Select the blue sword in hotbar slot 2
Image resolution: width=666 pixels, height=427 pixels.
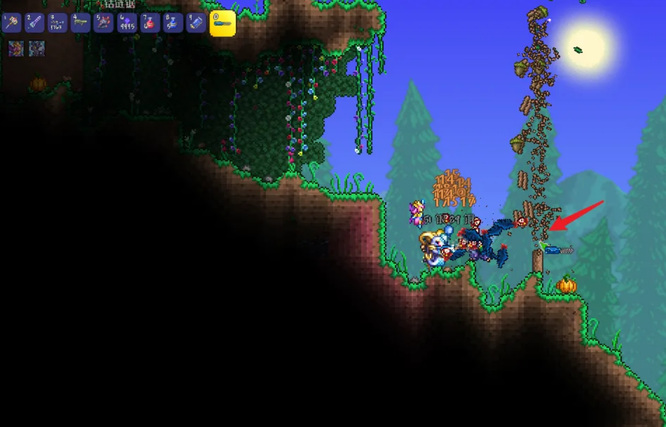point(34,21)
